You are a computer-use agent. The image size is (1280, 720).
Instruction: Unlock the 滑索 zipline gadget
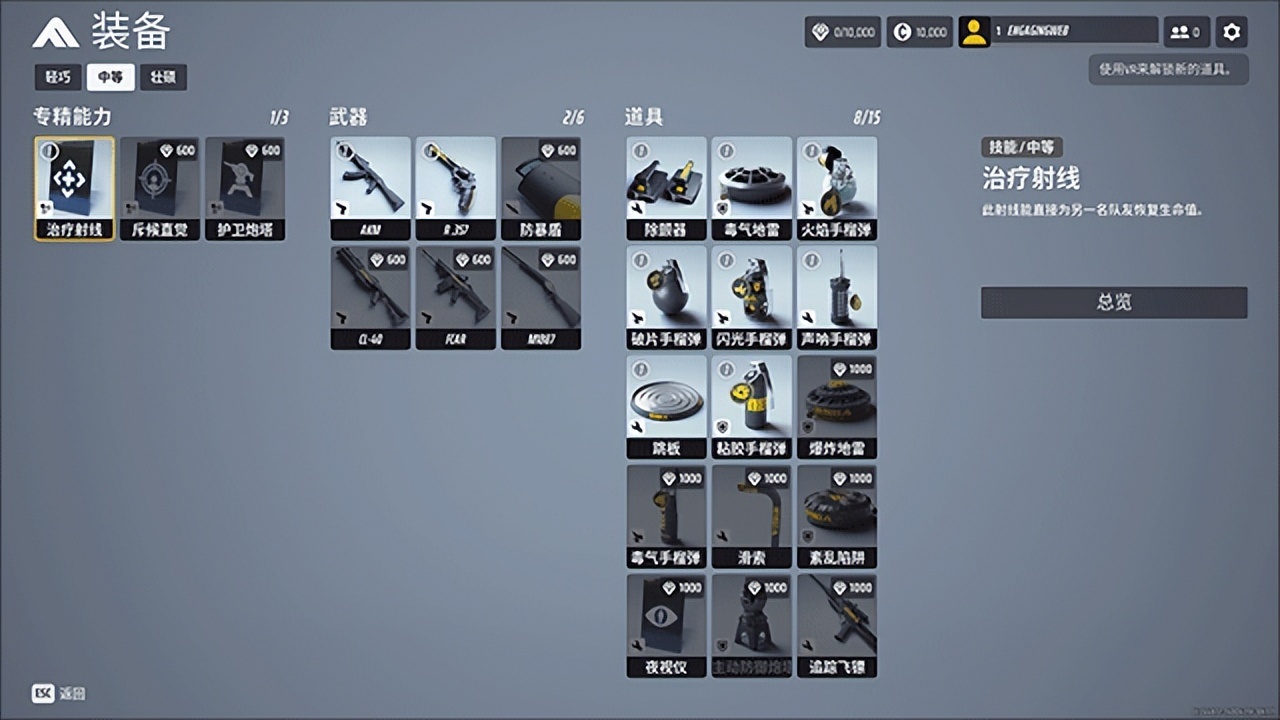pyautogui.click(x=751, y=516)
